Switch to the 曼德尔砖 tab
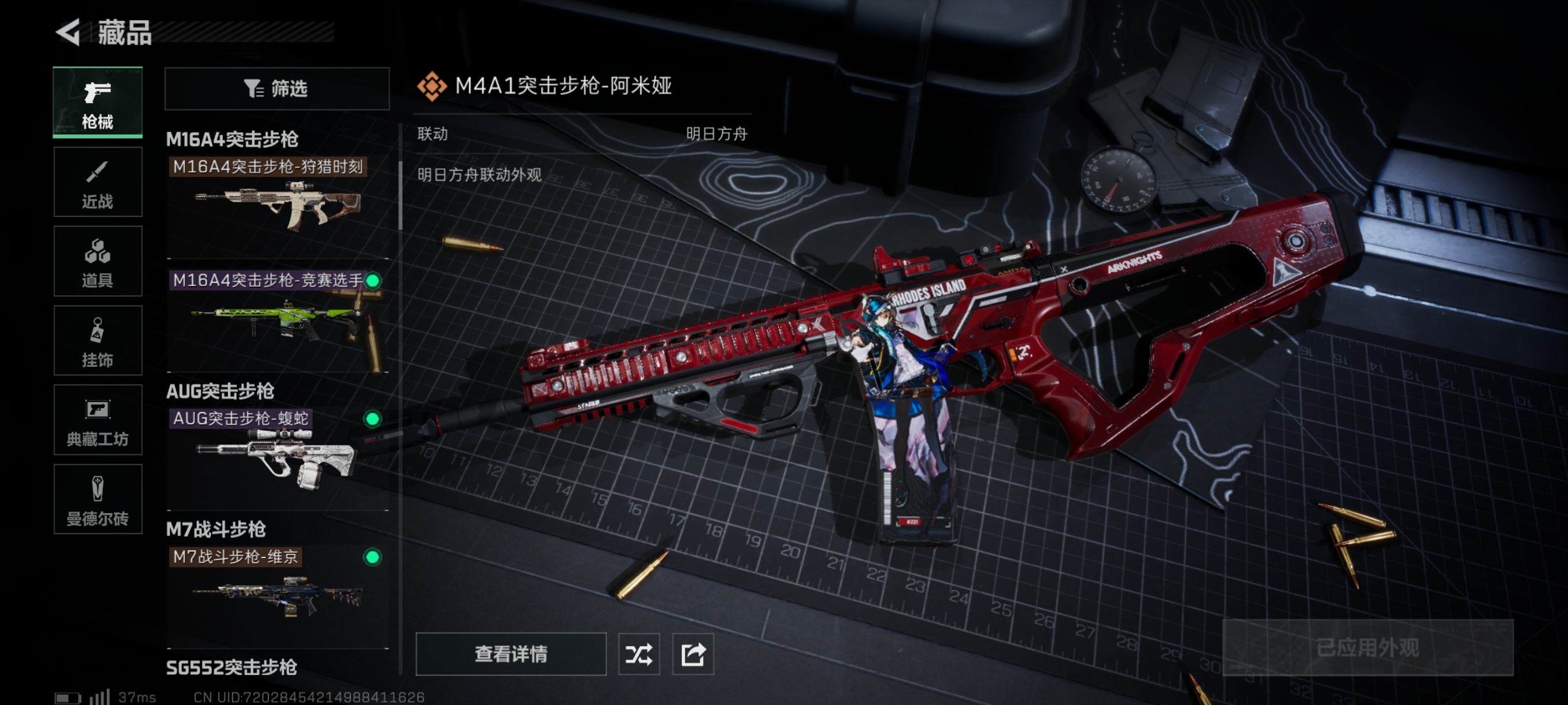Screen dimensions: 1568x705 coord(97,499)
